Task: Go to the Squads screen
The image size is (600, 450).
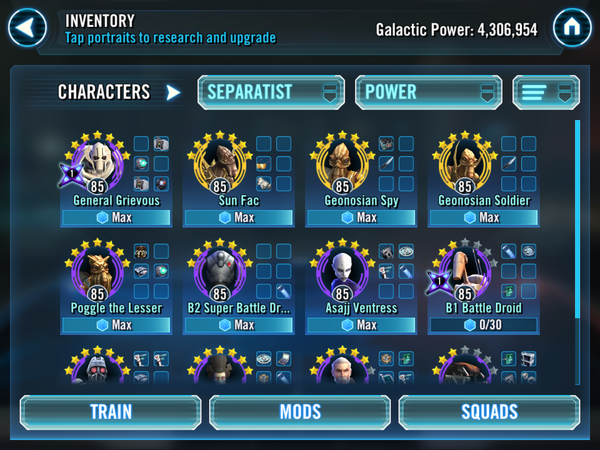Action: [489, 412]
